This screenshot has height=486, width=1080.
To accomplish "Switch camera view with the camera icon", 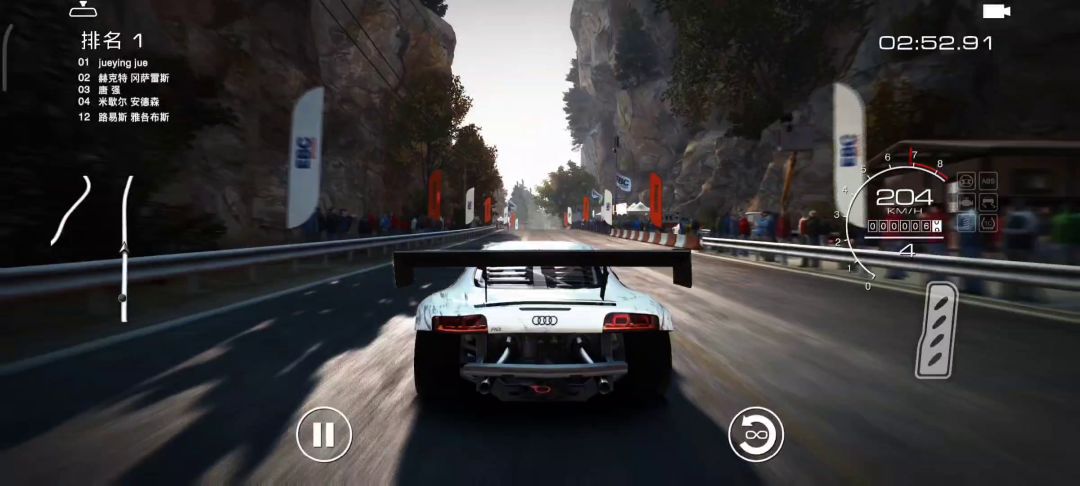I will 995,11.
